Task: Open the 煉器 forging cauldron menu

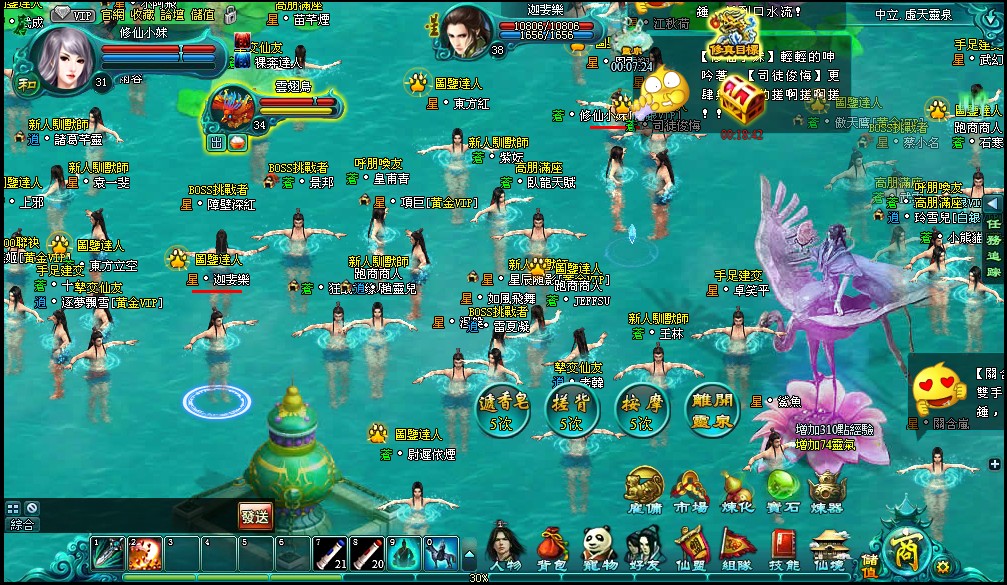Action: coord(827,490)
